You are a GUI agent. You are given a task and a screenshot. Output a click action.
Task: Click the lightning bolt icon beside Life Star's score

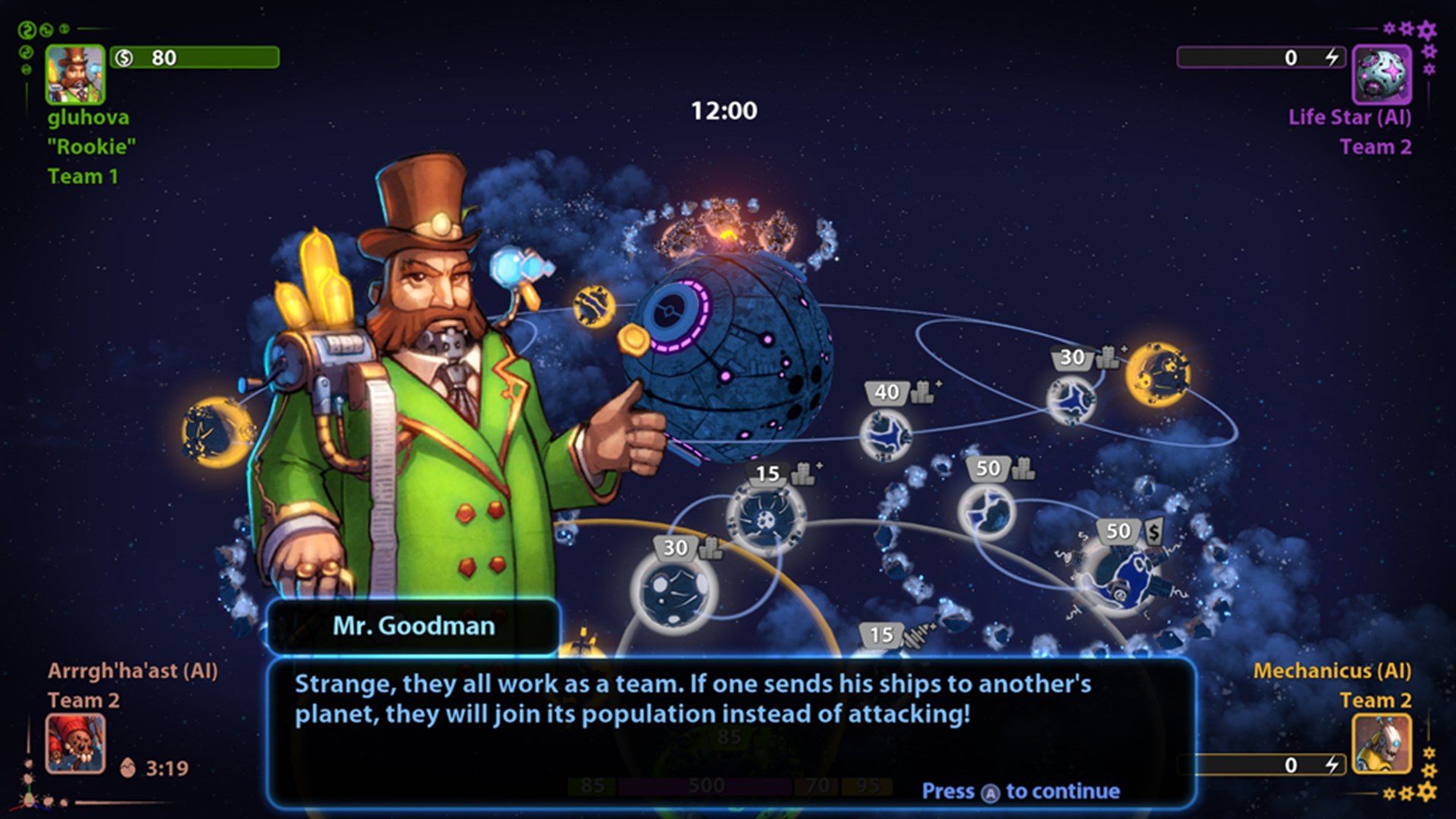1333,56
